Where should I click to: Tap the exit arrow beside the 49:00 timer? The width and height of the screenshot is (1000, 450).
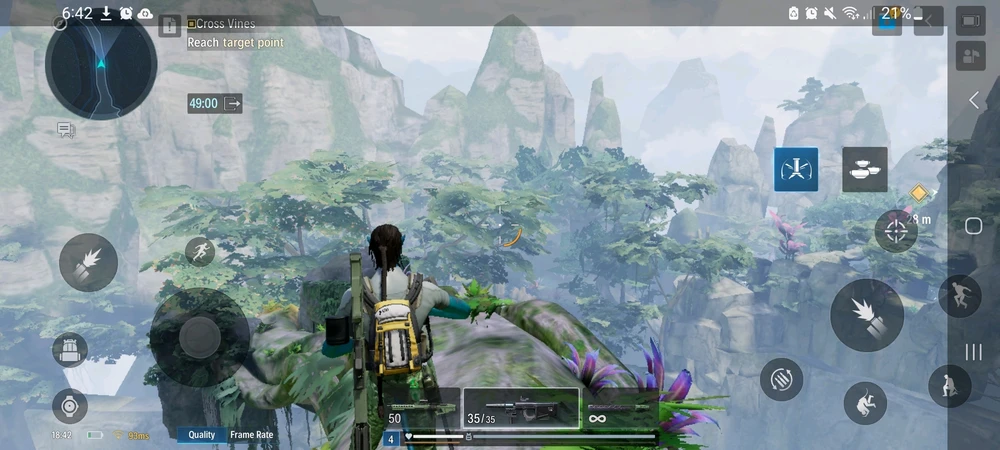click(233, 103)
